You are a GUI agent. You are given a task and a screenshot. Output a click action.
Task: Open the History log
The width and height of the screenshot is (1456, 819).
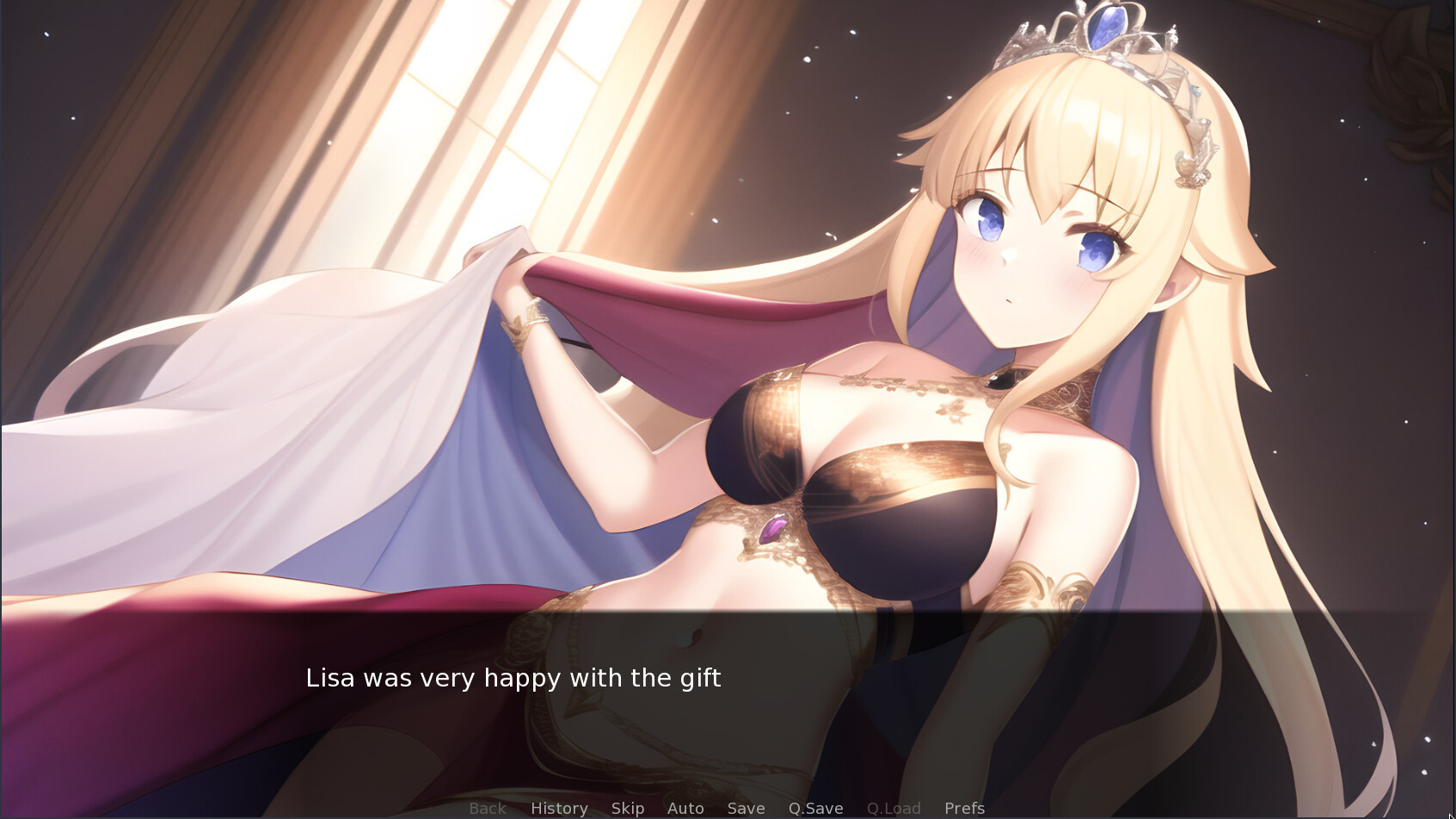click(558, 808)
